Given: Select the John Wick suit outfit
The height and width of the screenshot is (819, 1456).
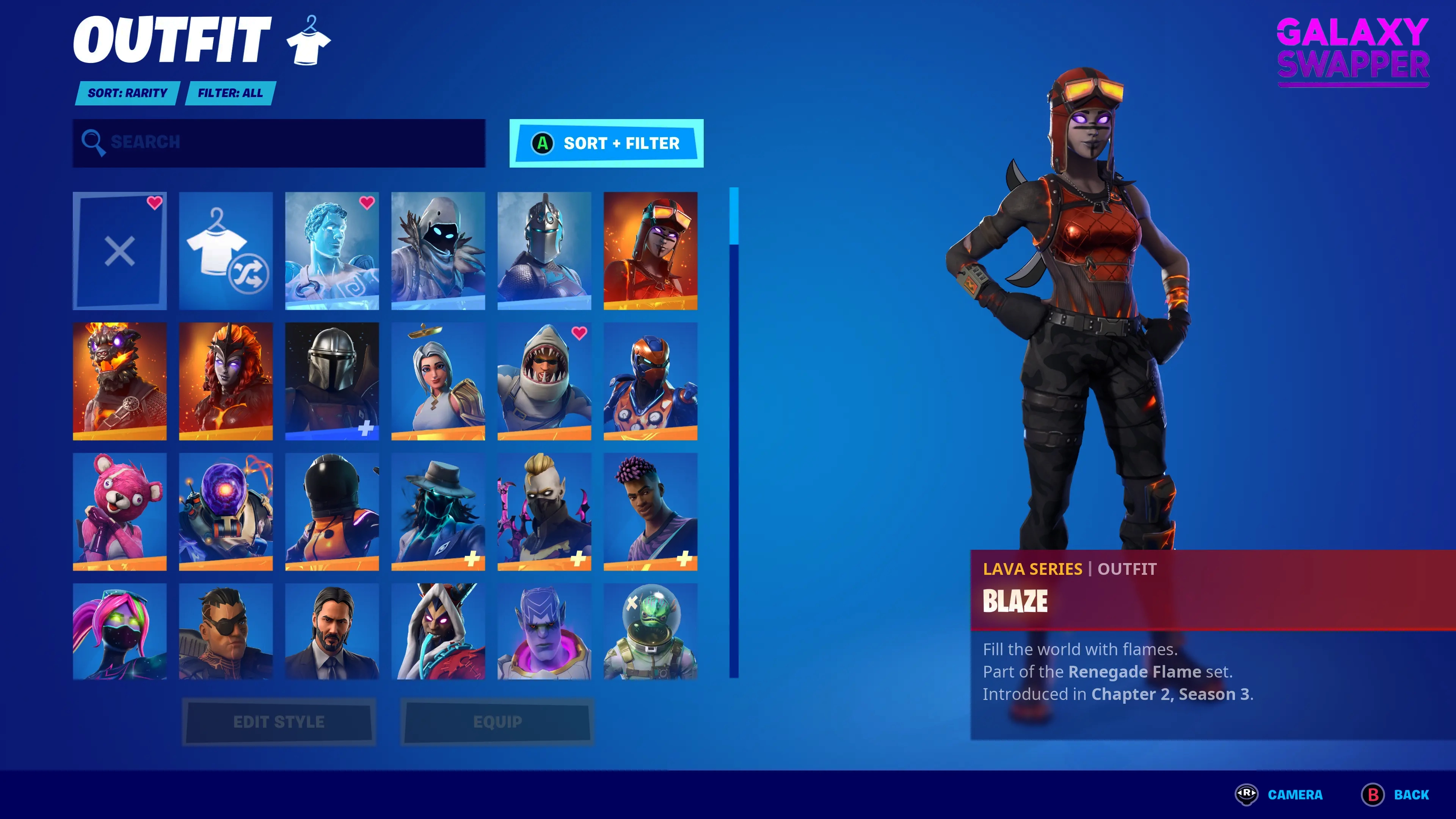Looking at the screenshot, I should click(x=332, y=631).
